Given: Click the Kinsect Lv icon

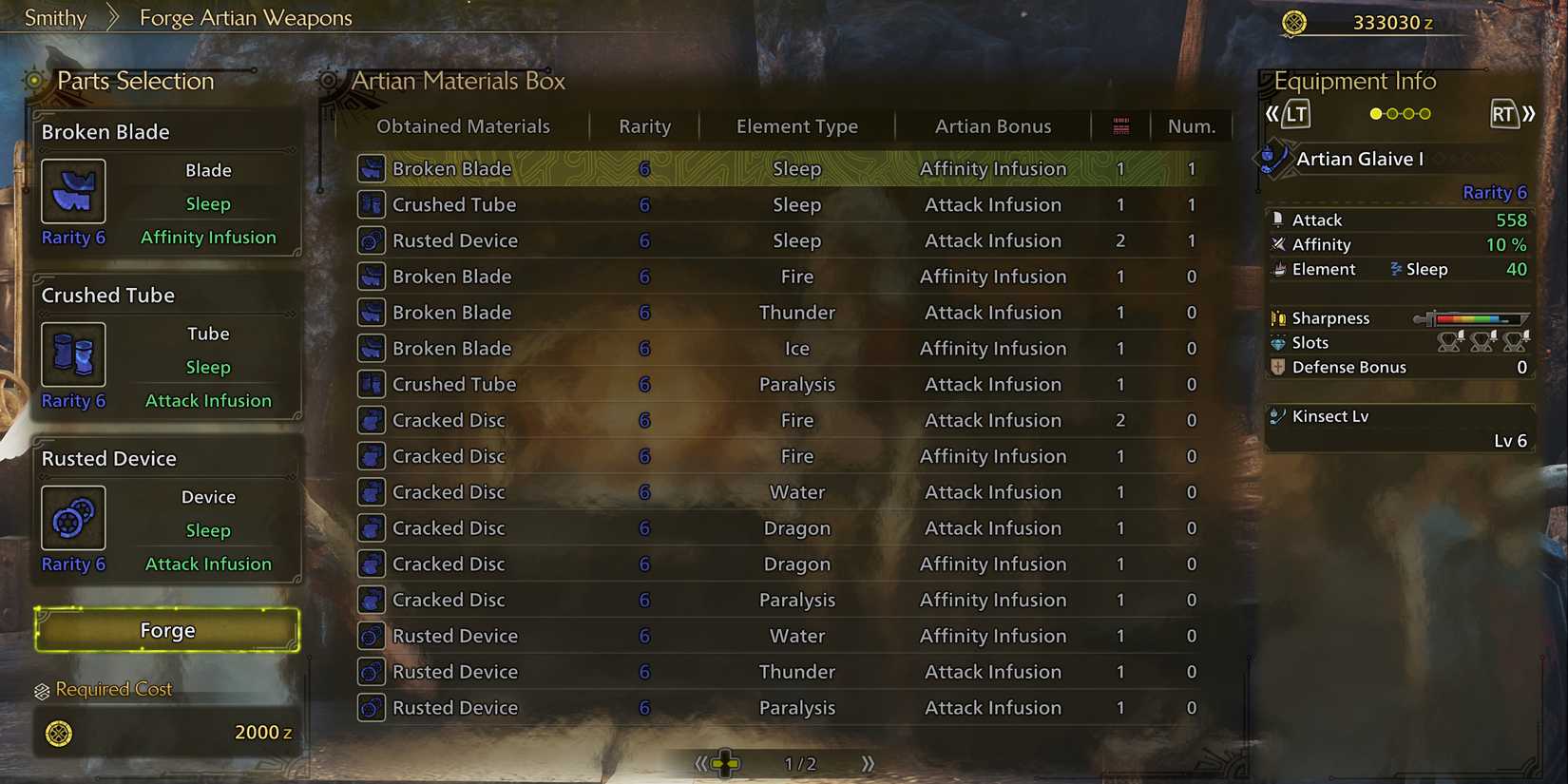Looking at the screenshot, I should pos(1276,415).
